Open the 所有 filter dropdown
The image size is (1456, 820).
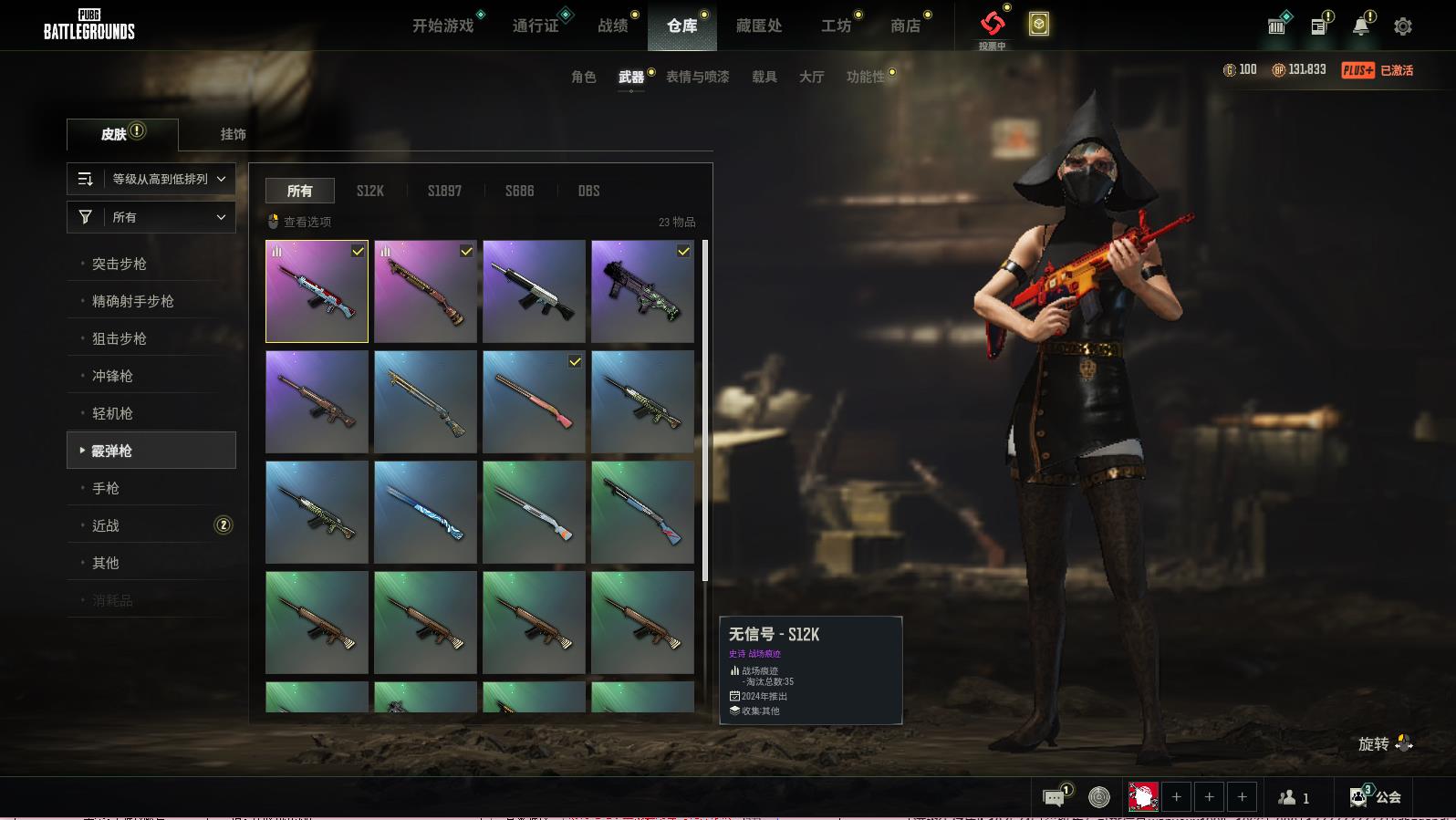[151, 217]
